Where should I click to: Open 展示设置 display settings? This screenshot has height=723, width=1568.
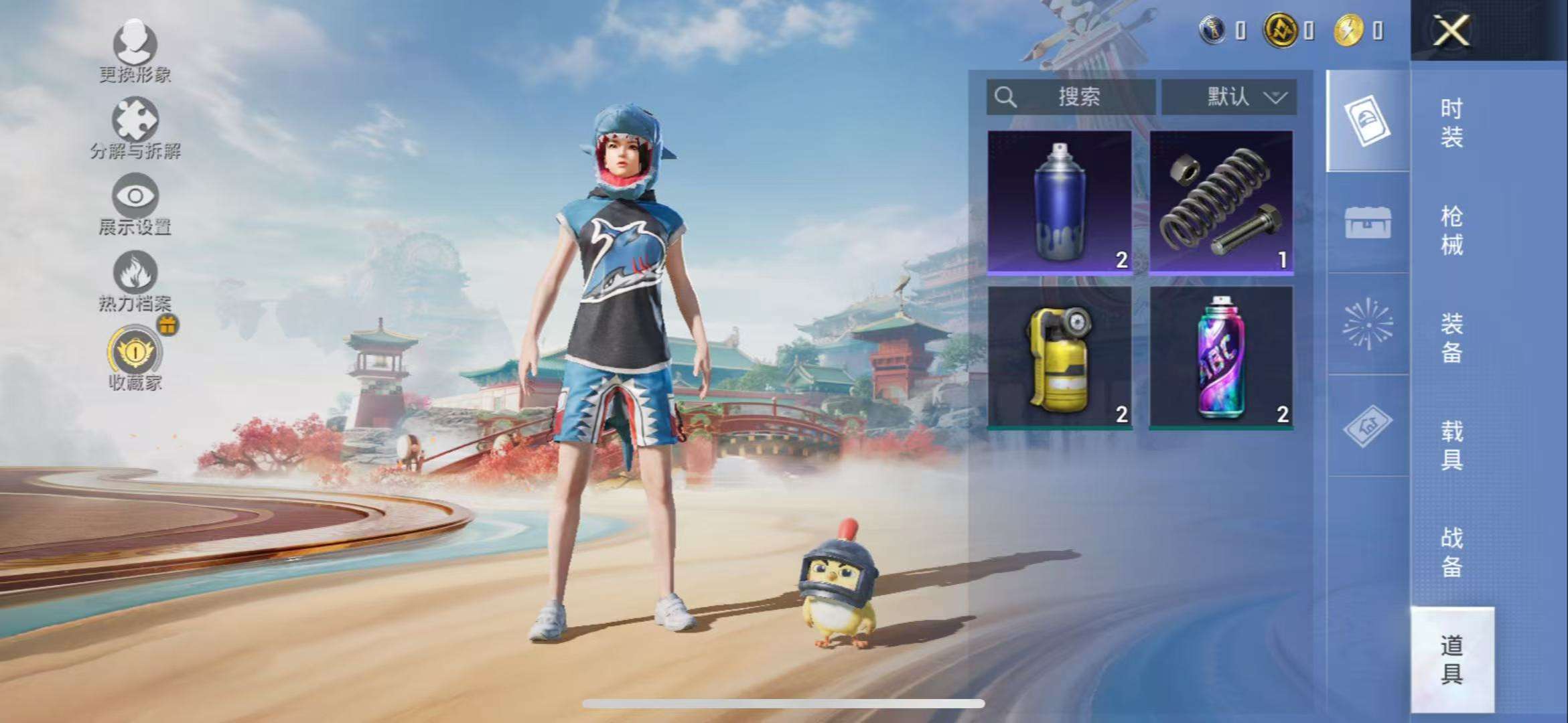135,203
